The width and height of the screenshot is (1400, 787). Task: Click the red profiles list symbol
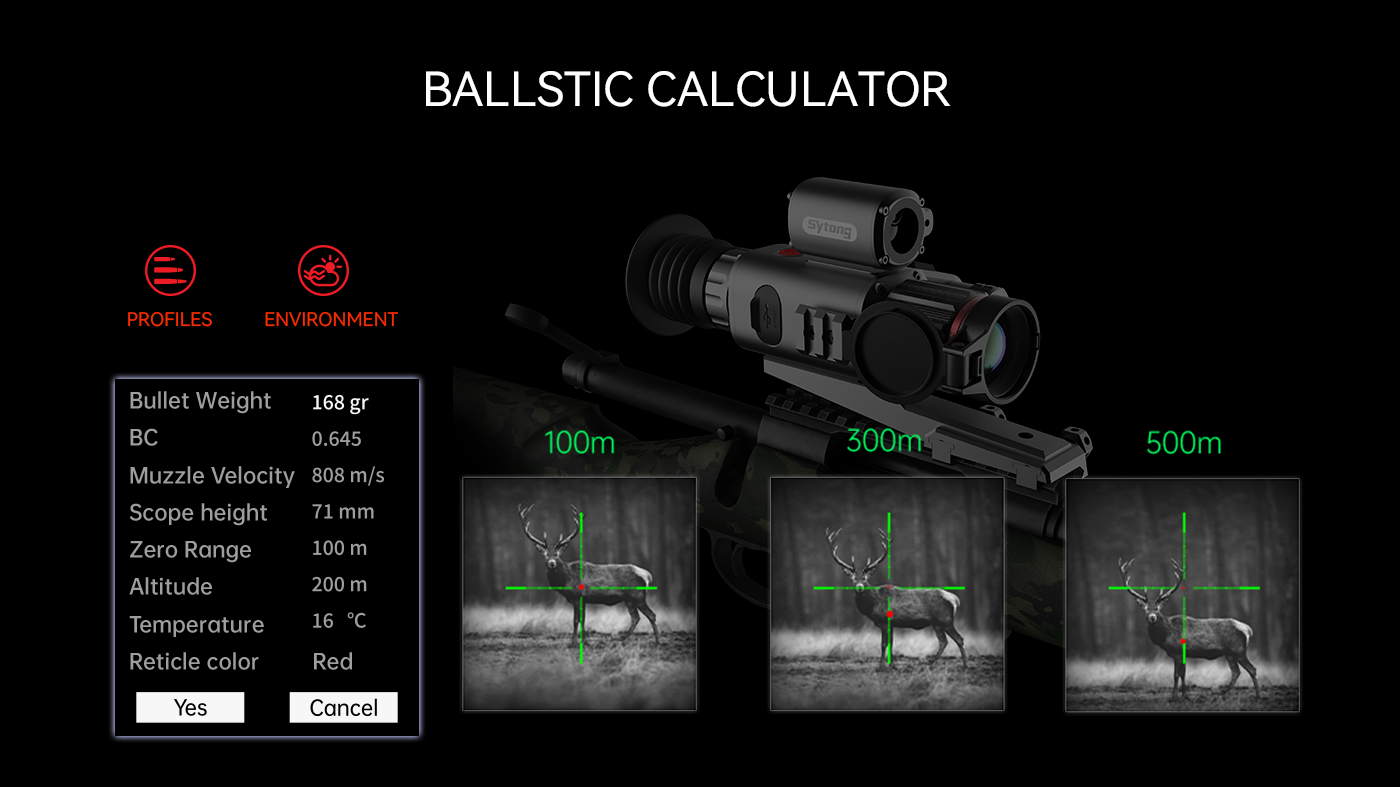pos(169,268)
